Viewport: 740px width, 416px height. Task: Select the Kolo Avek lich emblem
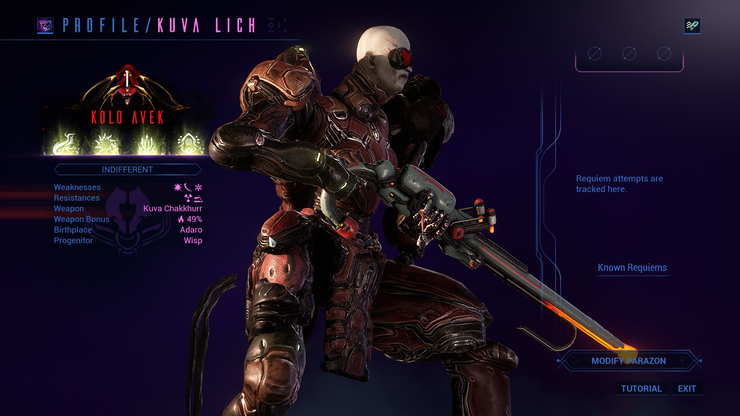126,95
